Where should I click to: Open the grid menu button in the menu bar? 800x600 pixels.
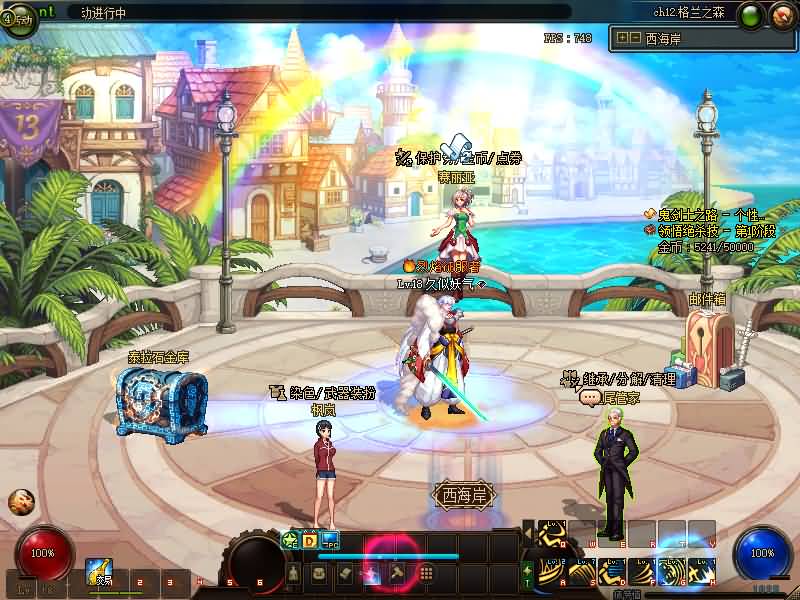(425, 573)
